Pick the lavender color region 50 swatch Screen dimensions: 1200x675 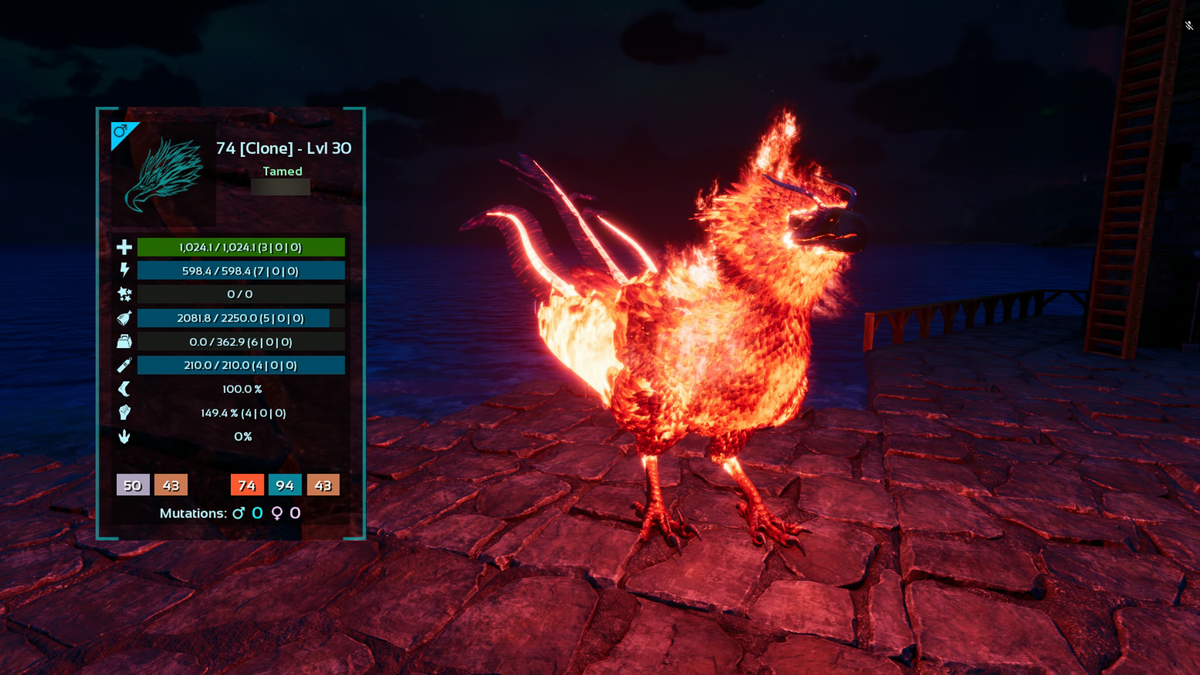[133, 485]
